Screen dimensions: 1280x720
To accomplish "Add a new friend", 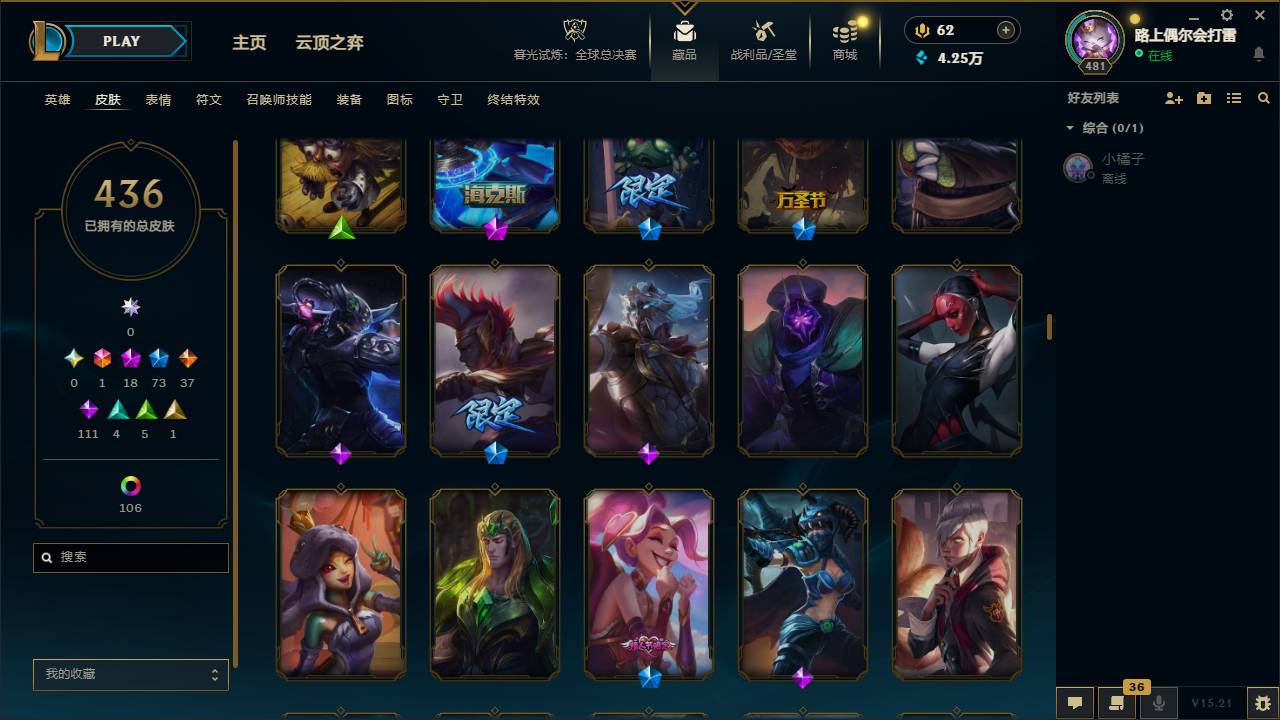I will (1172, 97).
